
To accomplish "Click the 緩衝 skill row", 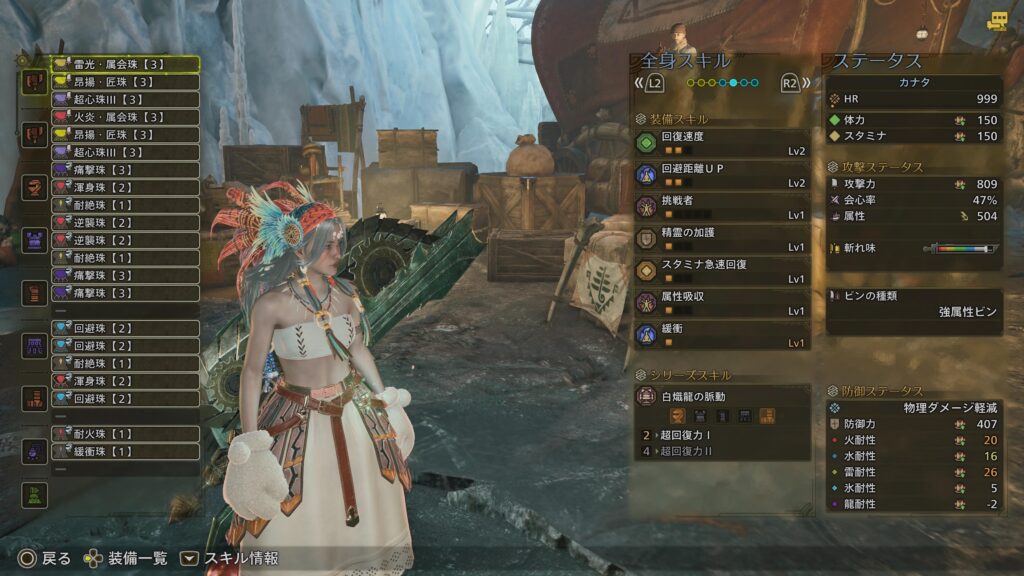I will (x=721, y=334).
